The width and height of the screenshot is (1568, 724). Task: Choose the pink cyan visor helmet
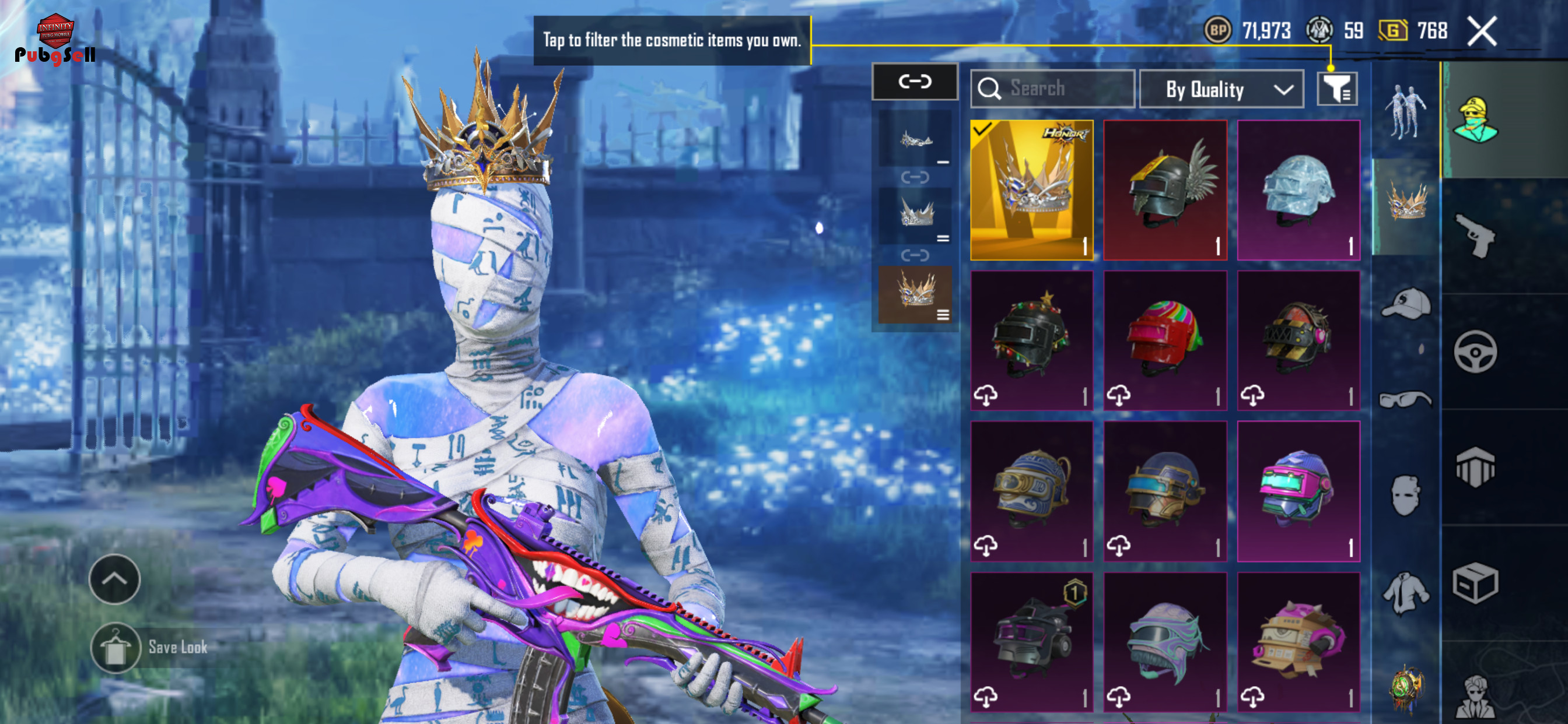pos(1298,490)
